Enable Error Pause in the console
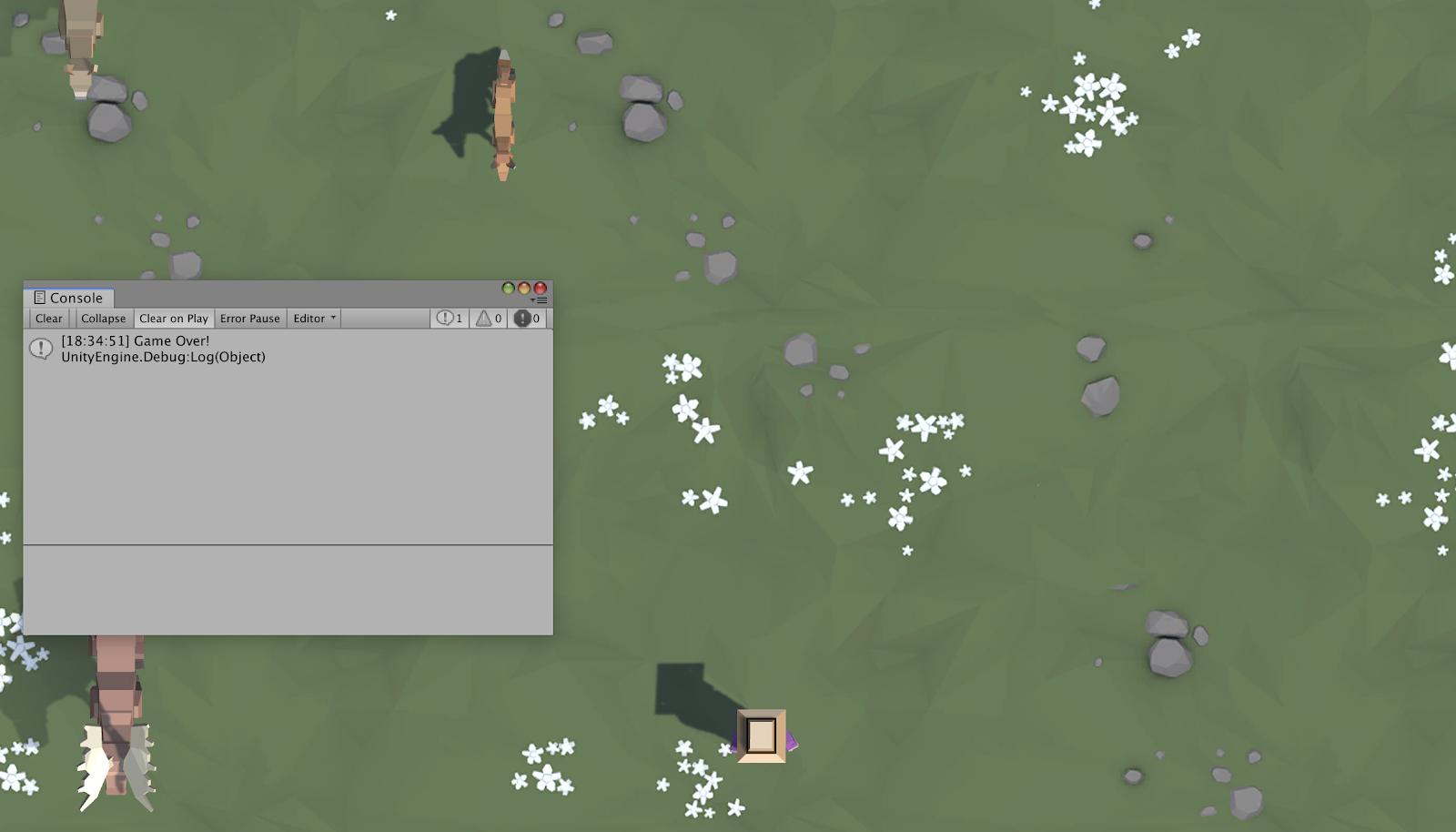This screenshot has width=1456, height=832. click(x=250, y=319)
